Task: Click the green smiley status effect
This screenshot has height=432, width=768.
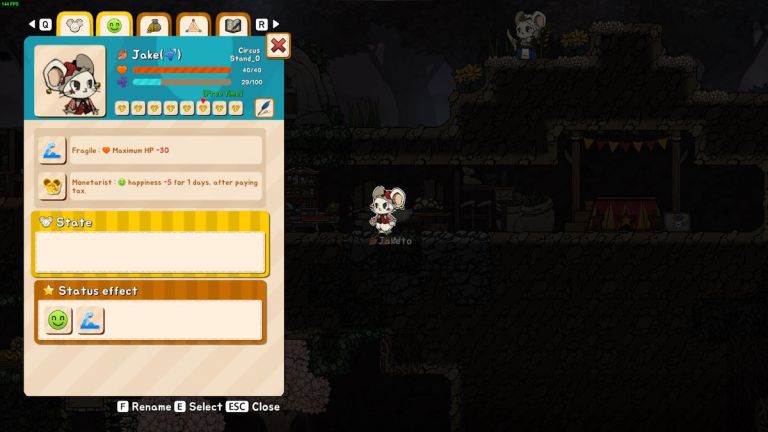Action: point(58,321)
